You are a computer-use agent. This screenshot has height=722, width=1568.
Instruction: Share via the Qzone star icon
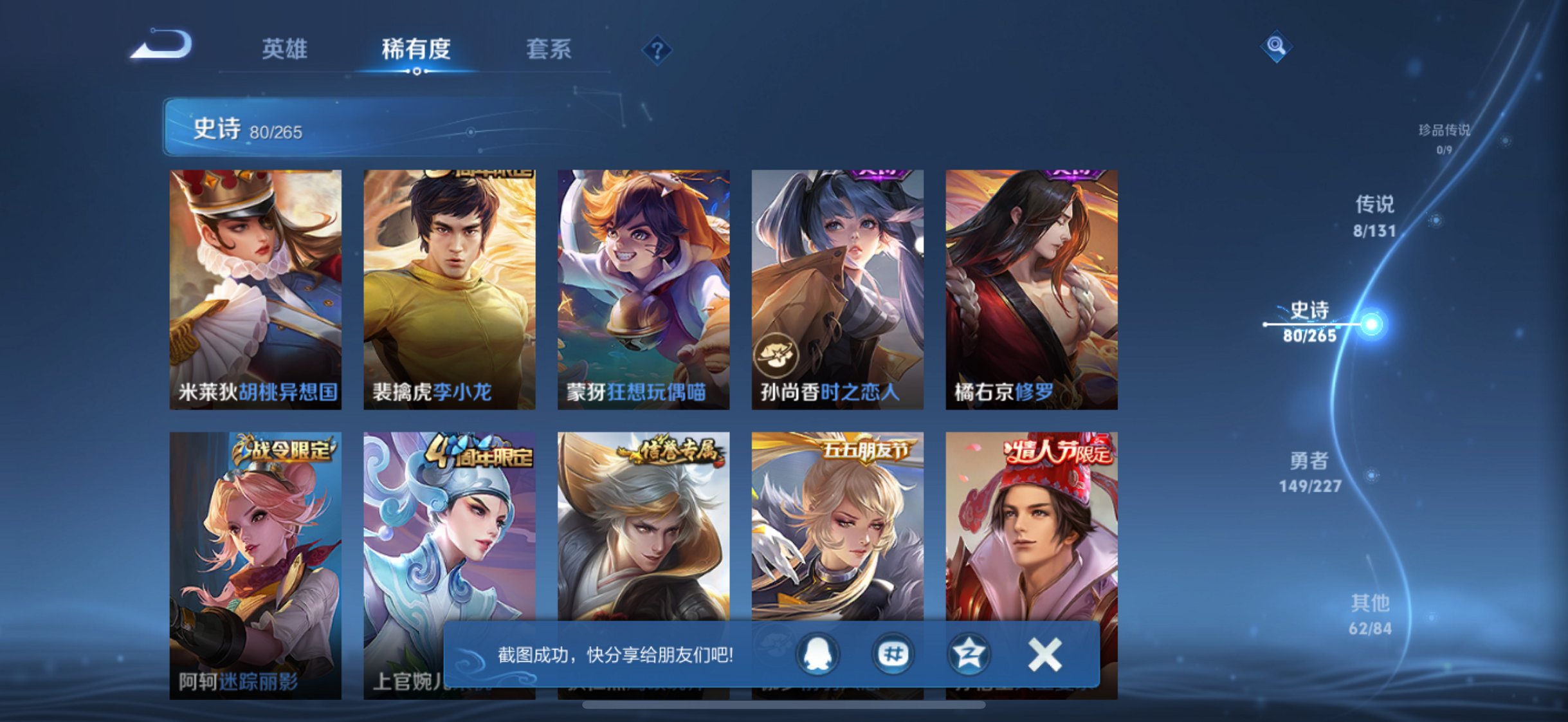[x=967, y=652]
